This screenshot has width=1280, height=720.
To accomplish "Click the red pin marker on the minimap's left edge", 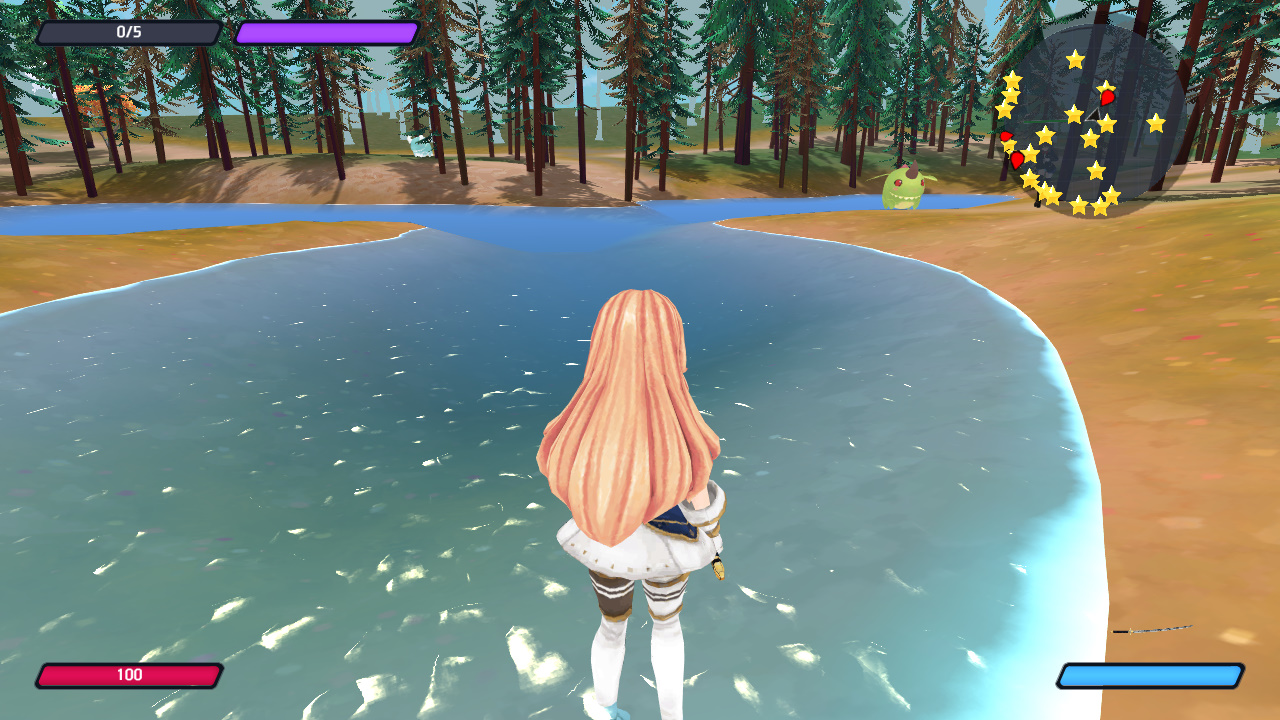I will click(1006, 136).
